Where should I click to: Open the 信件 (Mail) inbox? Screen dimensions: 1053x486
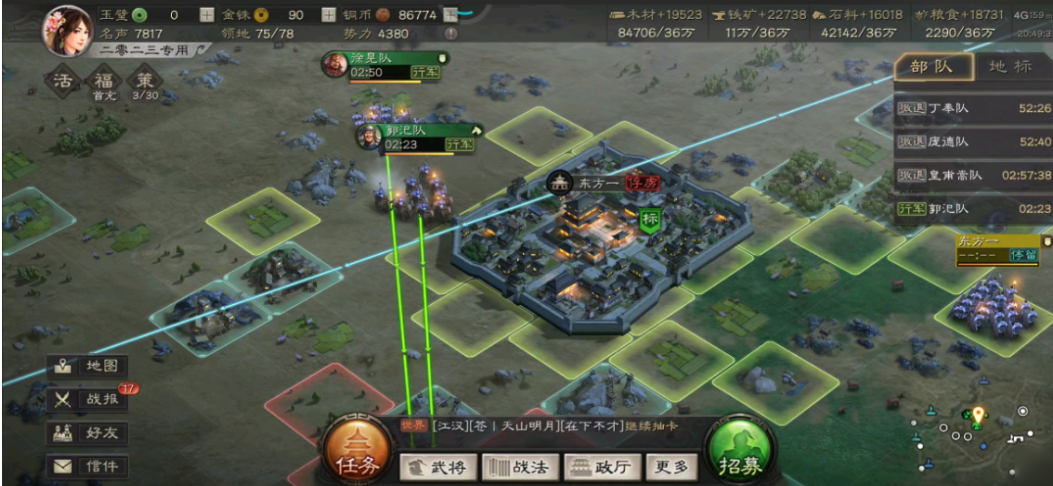[89, 466]
